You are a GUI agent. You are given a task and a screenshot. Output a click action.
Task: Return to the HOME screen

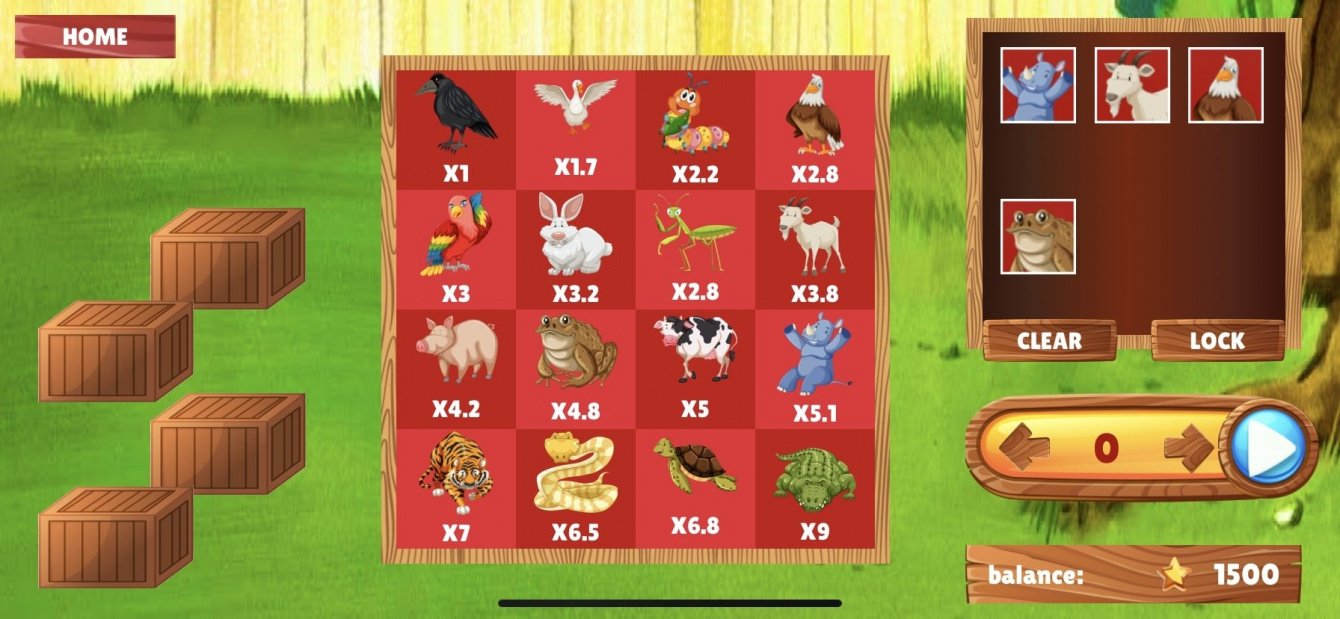(95, 37)
